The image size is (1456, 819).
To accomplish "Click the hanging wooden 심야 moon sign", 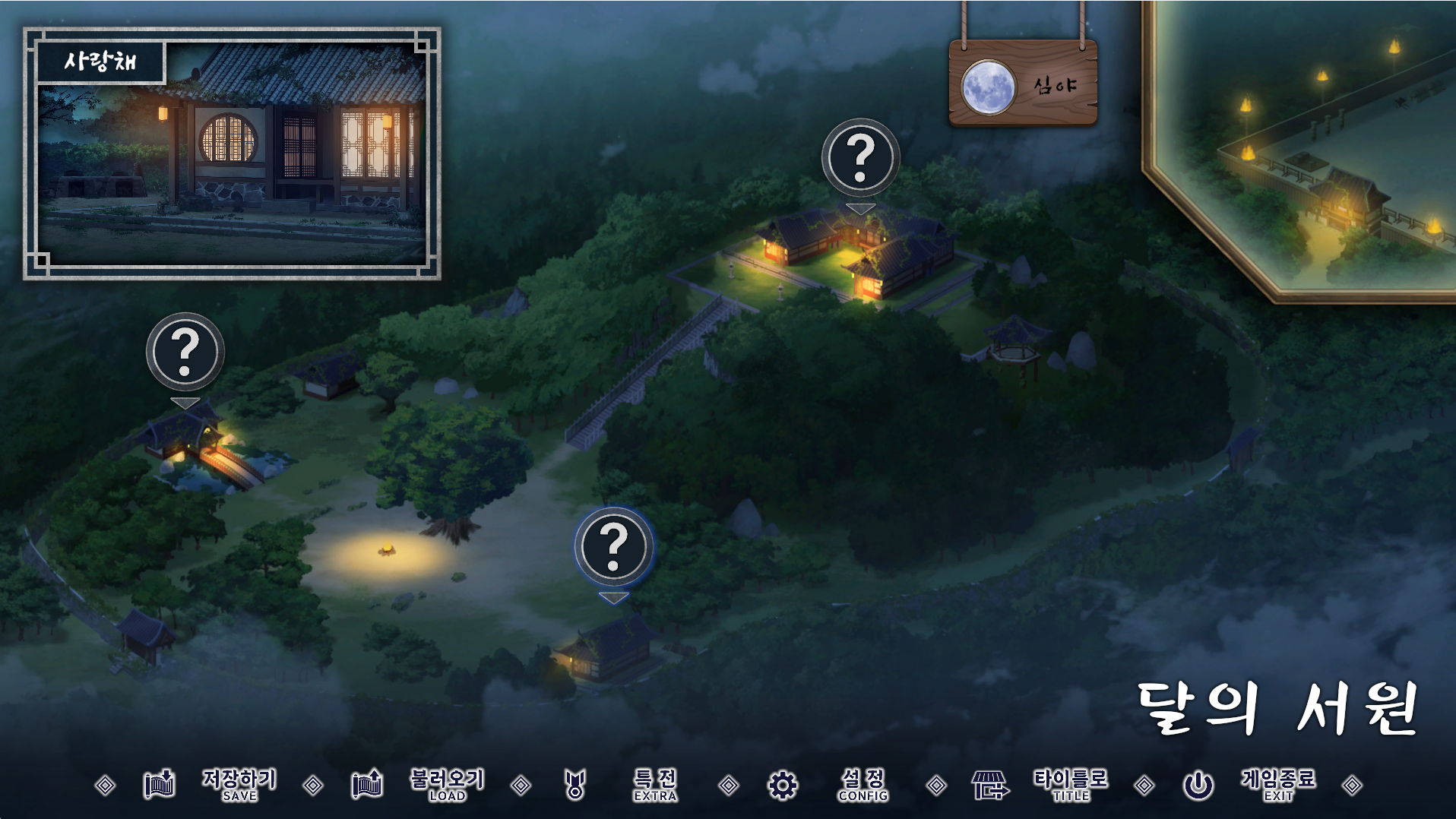I will 1023,84.
